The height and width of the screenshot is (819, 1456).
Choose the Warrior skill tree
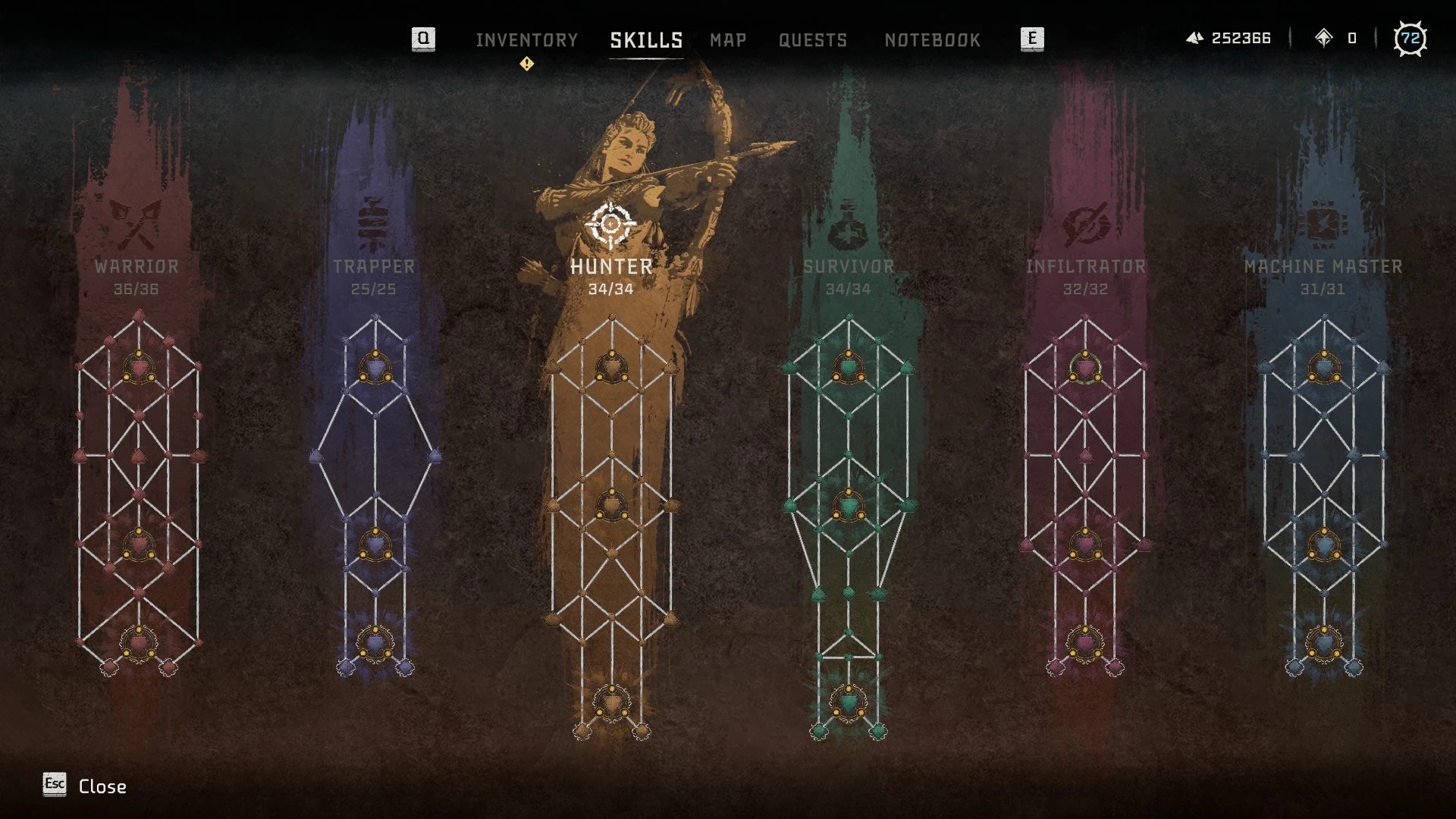point(136,267)
